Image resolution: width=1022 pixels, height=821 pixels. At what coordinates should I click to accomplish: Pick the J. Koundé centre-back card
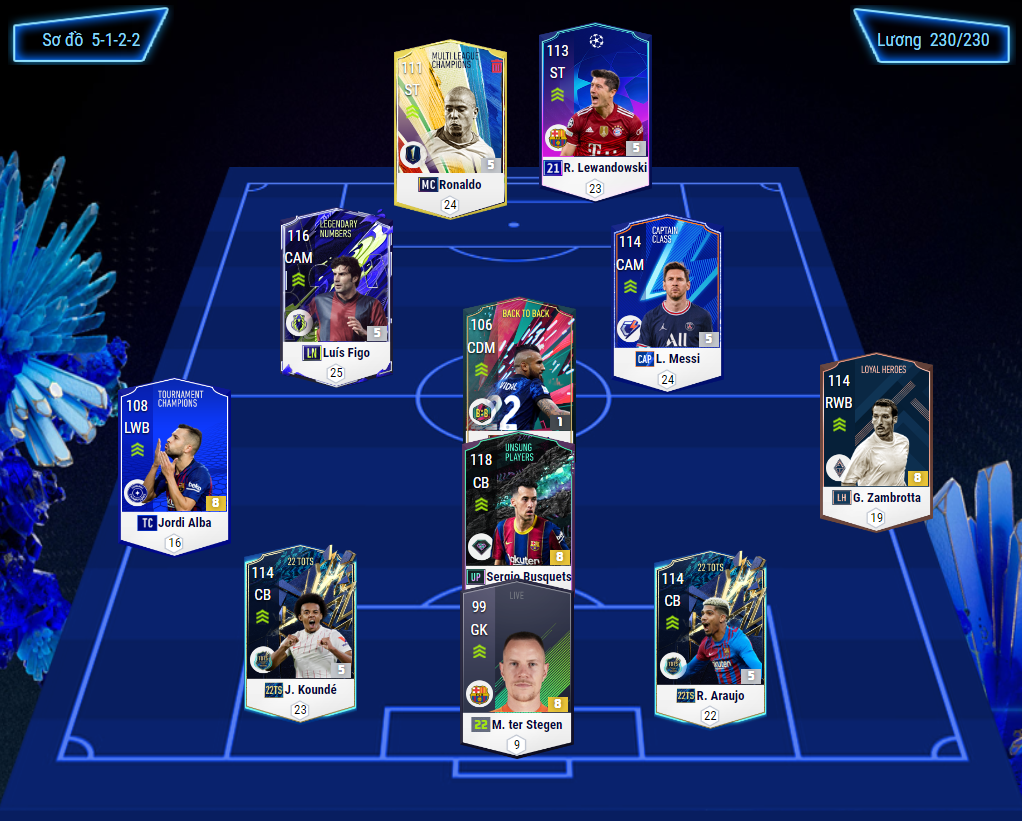(300, 625)
